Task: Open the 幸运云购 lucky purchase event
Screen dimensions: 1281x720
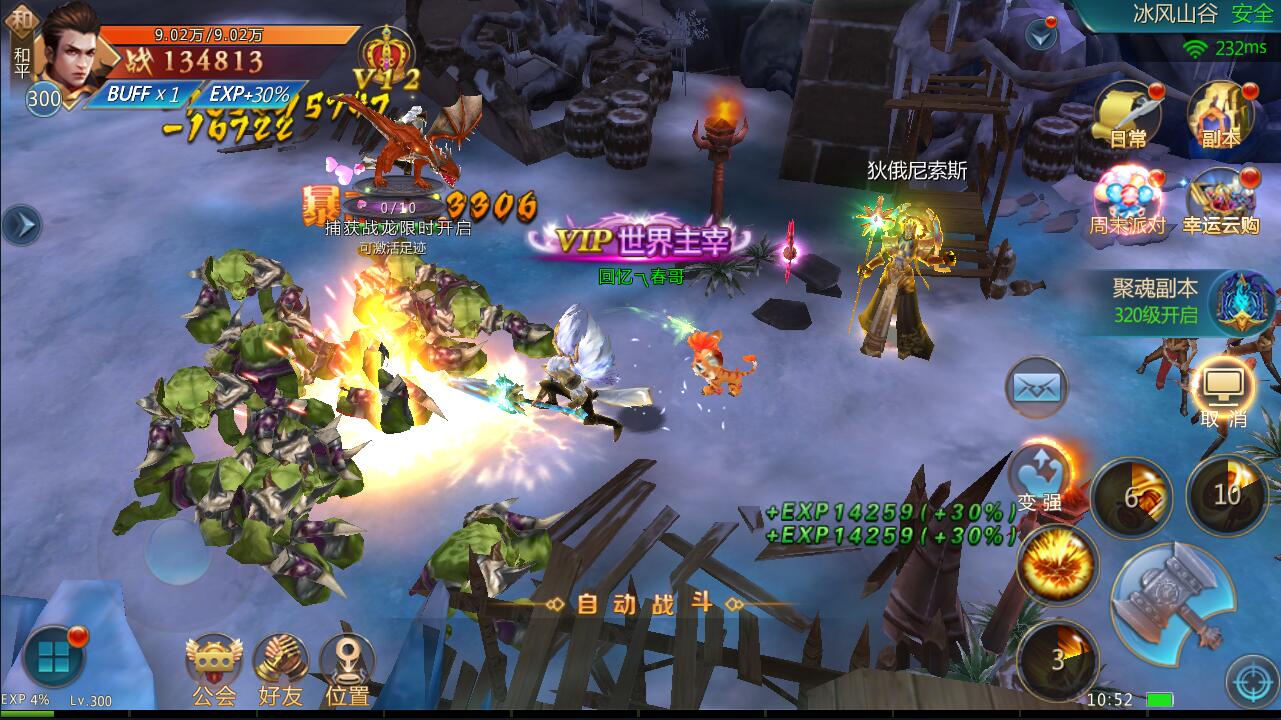Action: click(x=1220, y=200)
